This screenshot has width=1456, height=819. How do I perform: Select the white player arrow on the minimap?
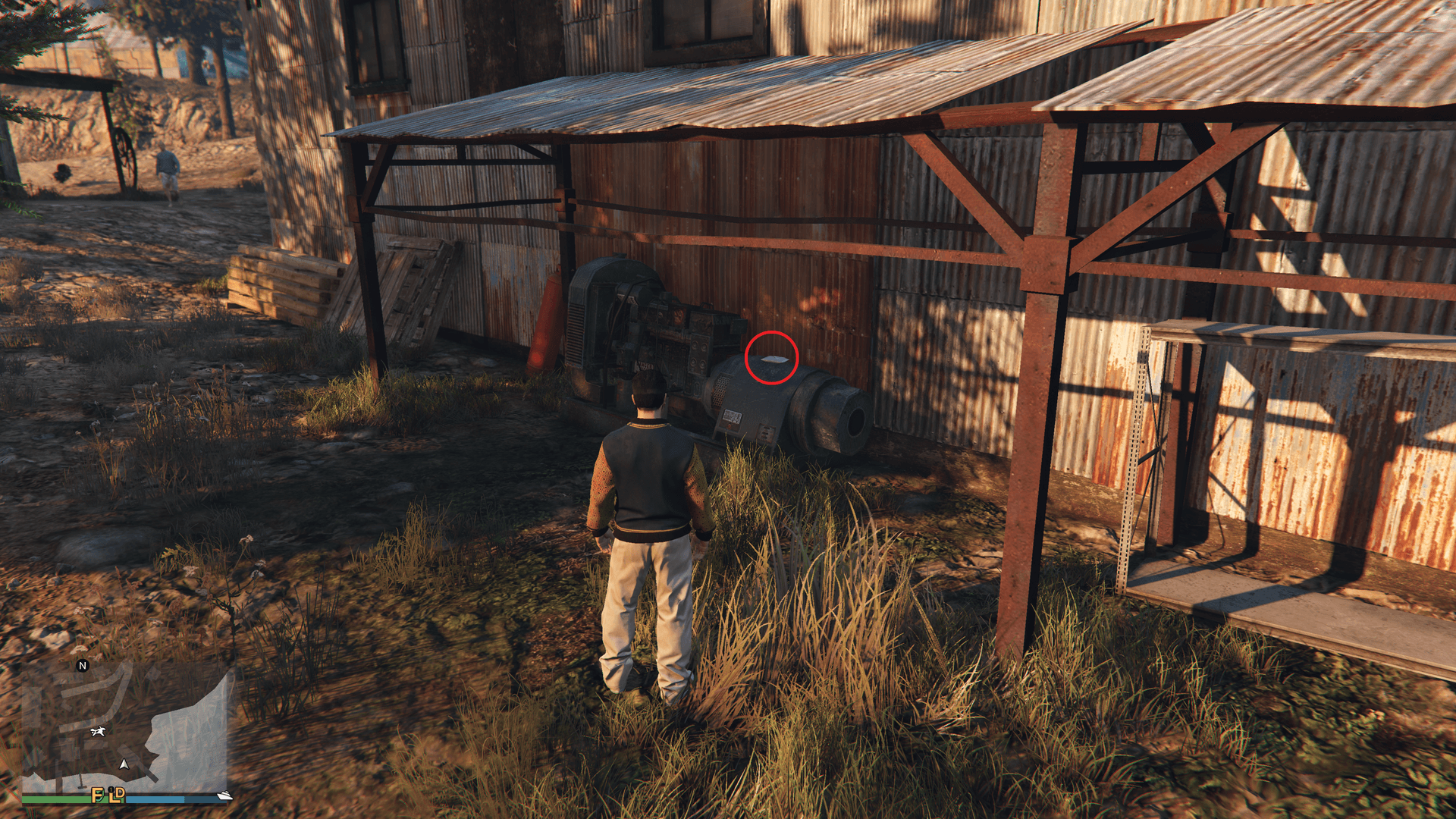[124, 764]
